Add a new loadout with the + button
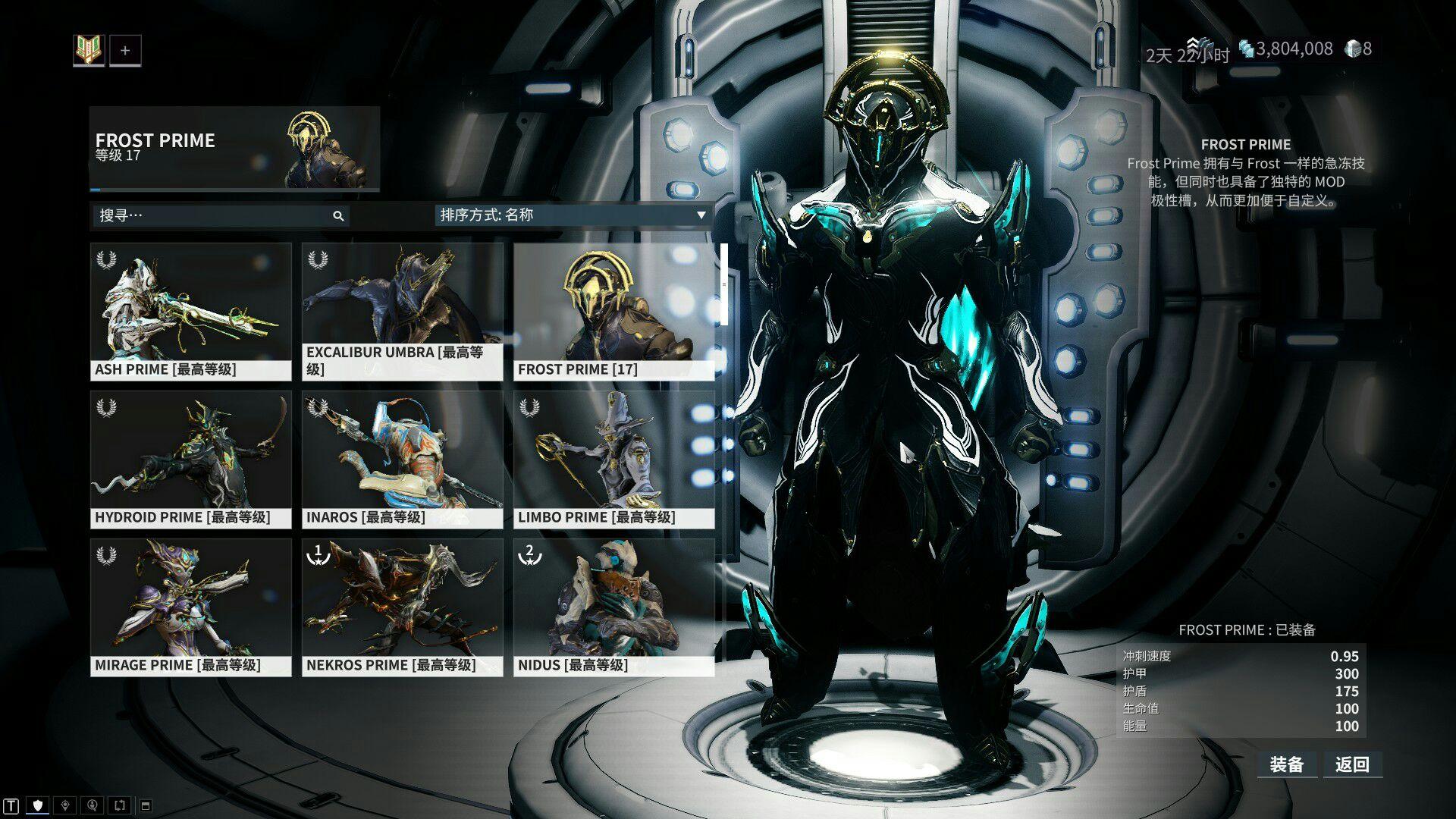Image resolution: width=1456 pixels, height=819 pixels. point(126,50)
